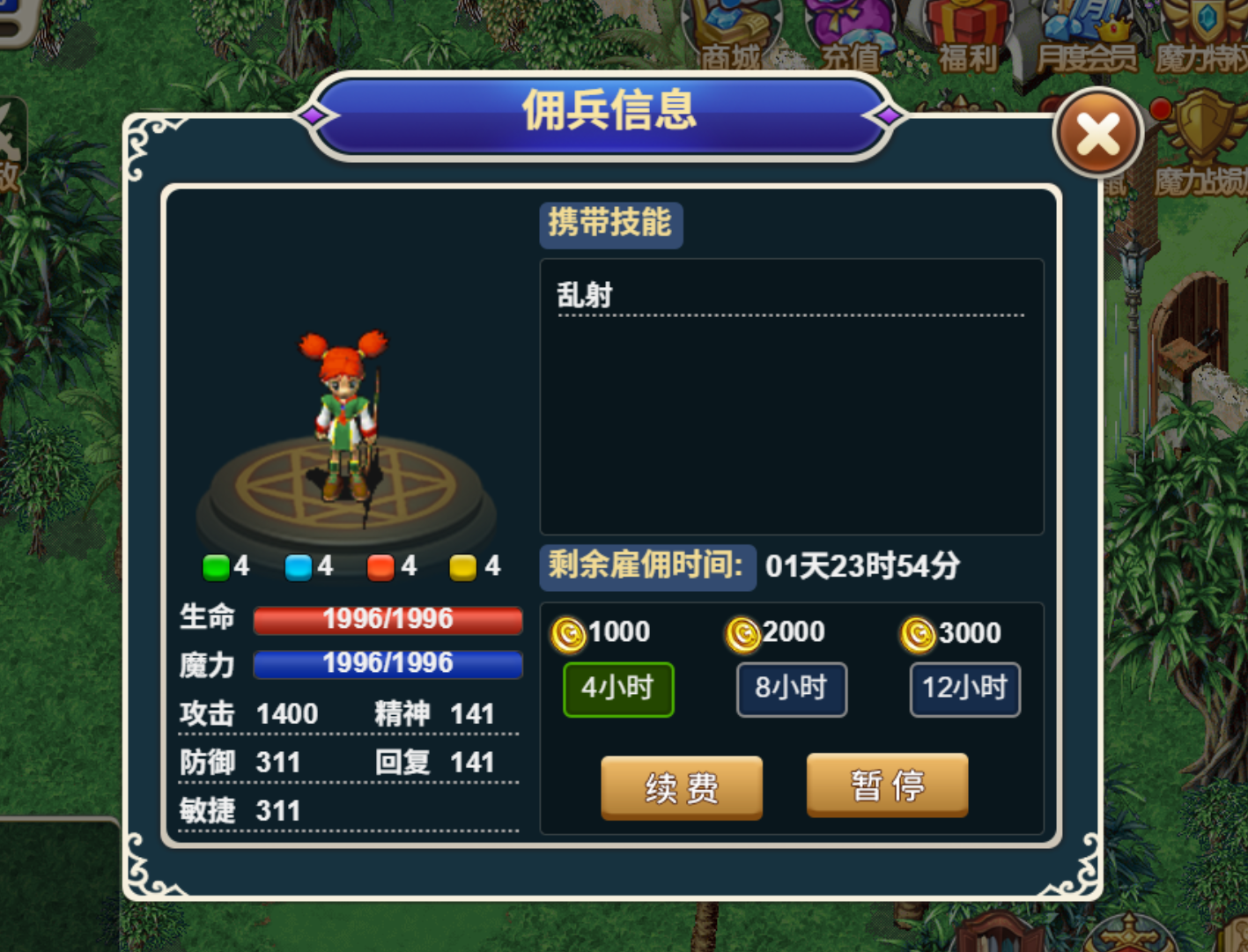Viewport: 1248px width, 952px height.
Task: Choose the 8小时 hire duration option
Action: (x=791, y=690)
